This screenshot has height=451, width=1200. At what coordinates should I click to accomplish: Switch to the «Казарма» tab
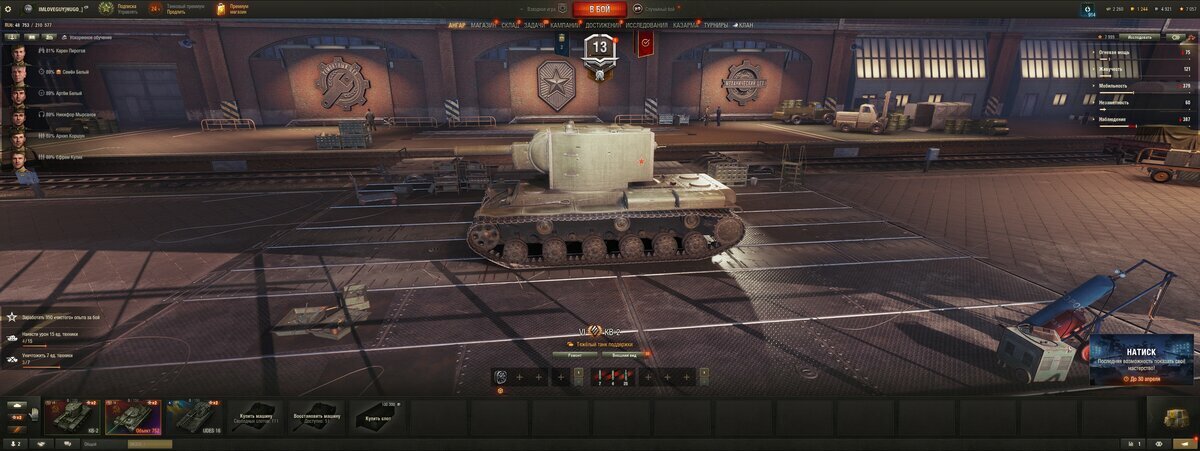pos(687,25)
